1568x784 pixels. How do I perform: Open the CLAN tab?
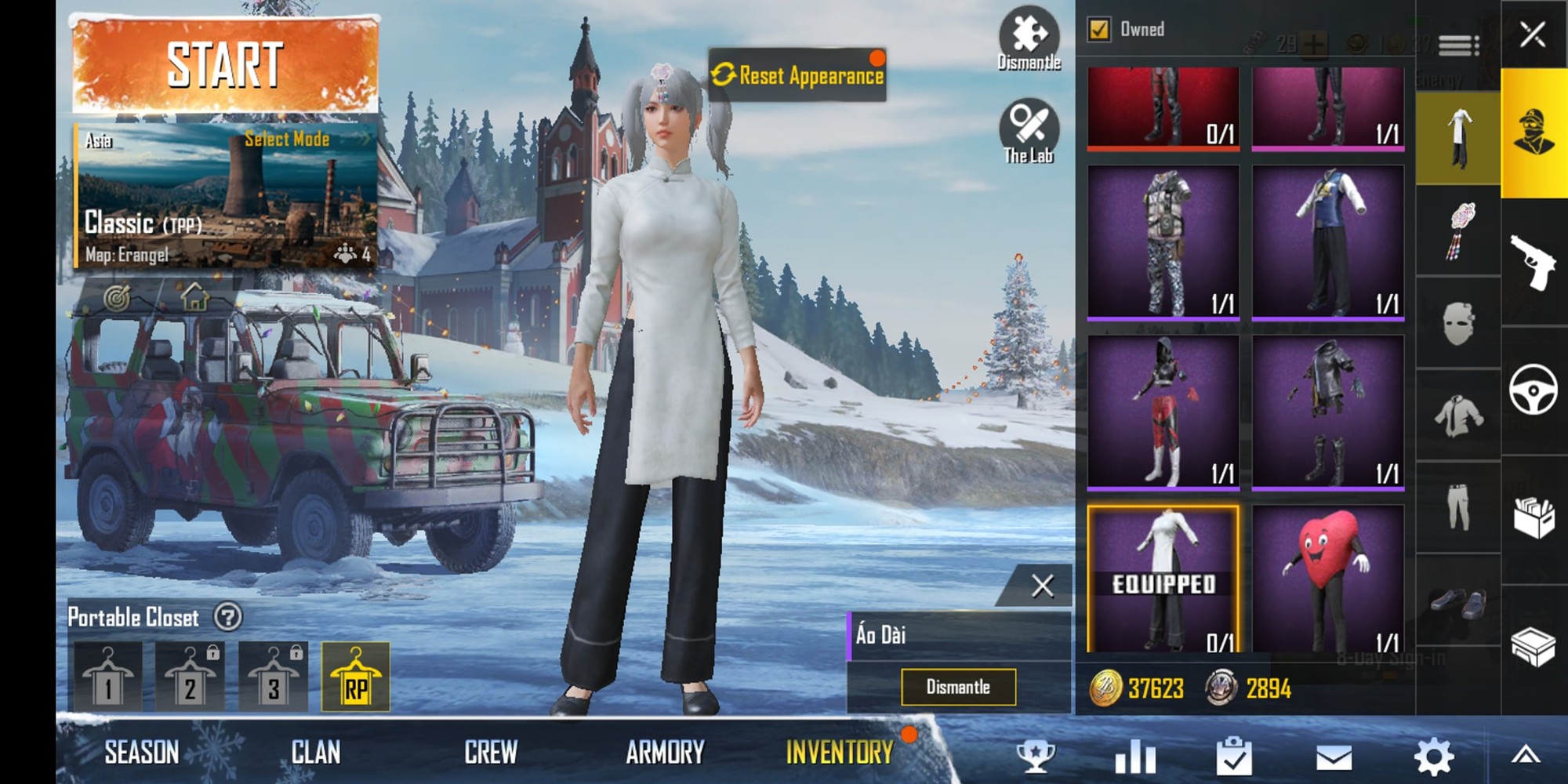click(x=317, y=751)
